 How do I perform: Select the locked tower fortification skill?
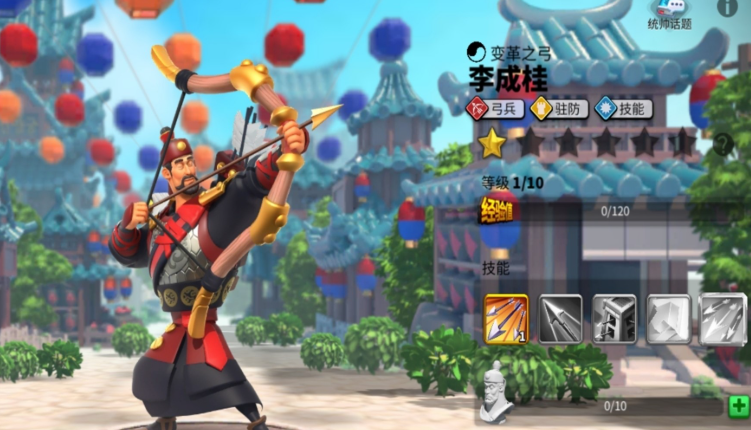coord(614,318)
